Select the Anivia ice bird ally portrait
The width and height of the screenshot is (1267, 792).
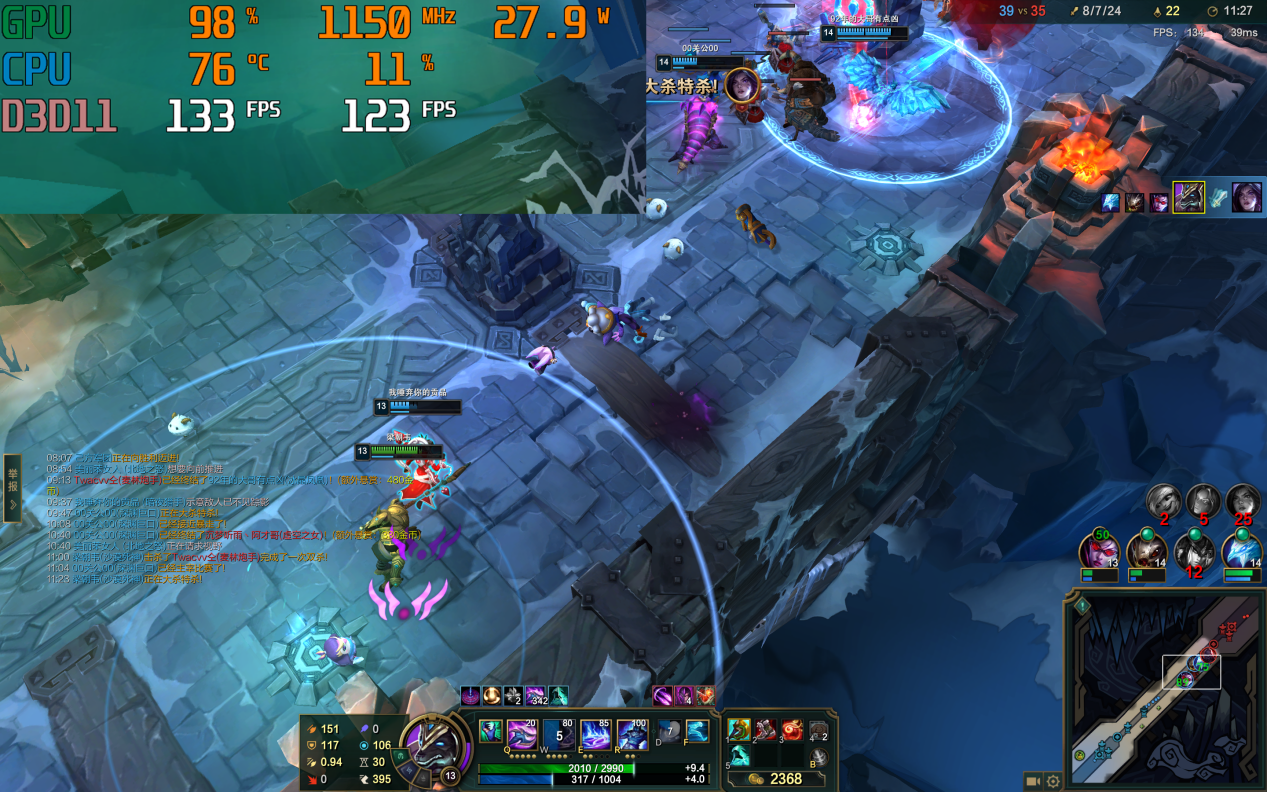[x=1242, y=553]
